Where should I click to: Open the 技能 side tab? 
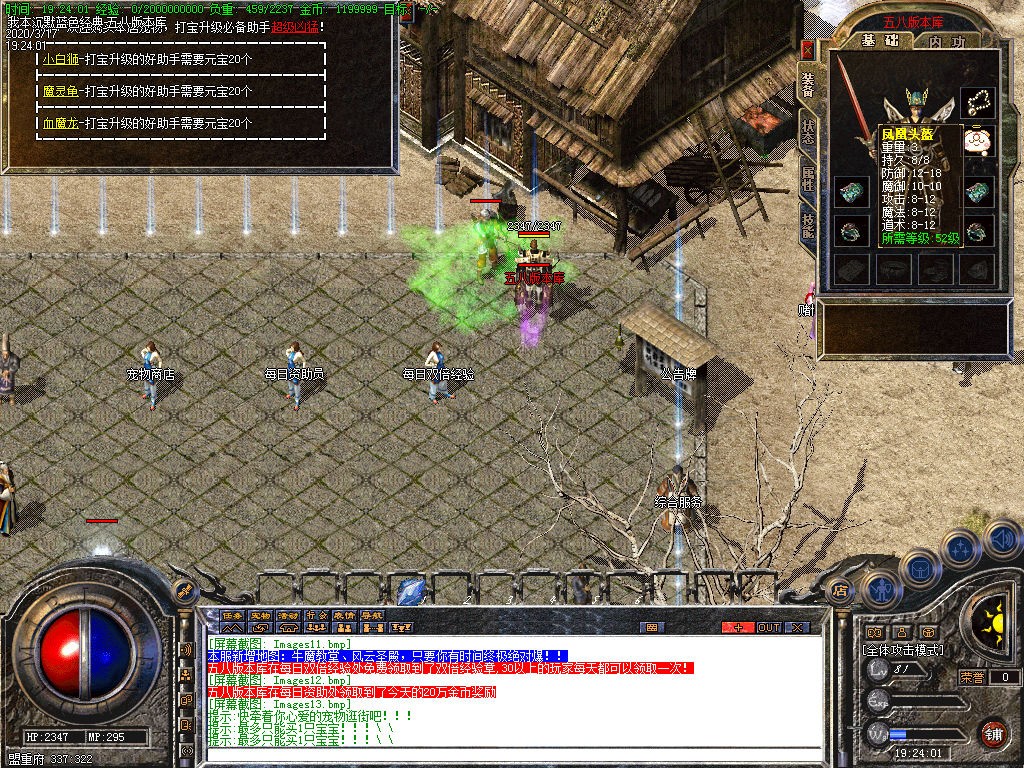coord(808,228)
